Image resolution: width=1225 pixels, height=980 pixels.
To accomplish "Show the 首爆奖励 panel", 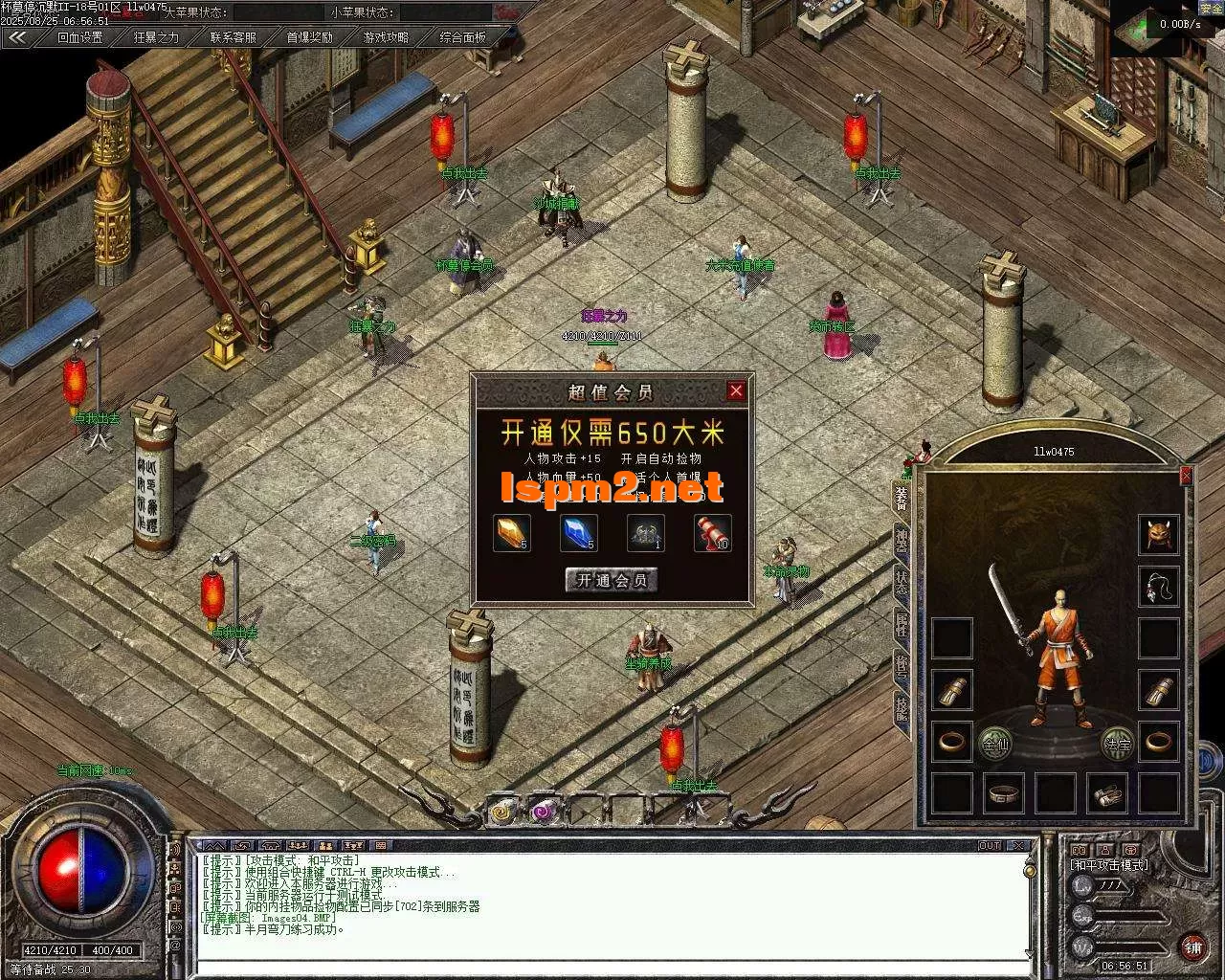I will click(x=309, y=37).
